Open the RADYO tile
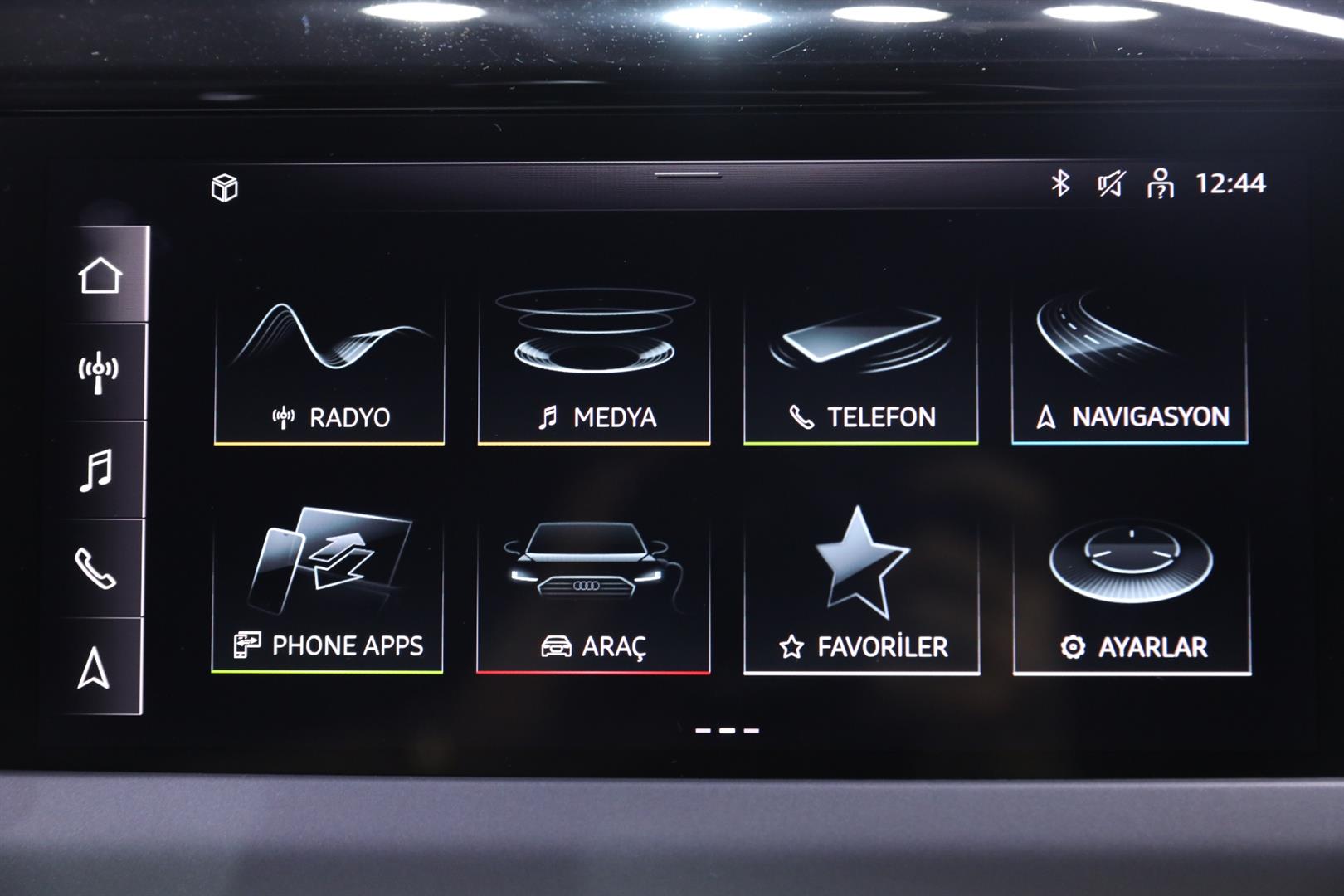The width and height of the screenshot is (1344, 896). 329,369
